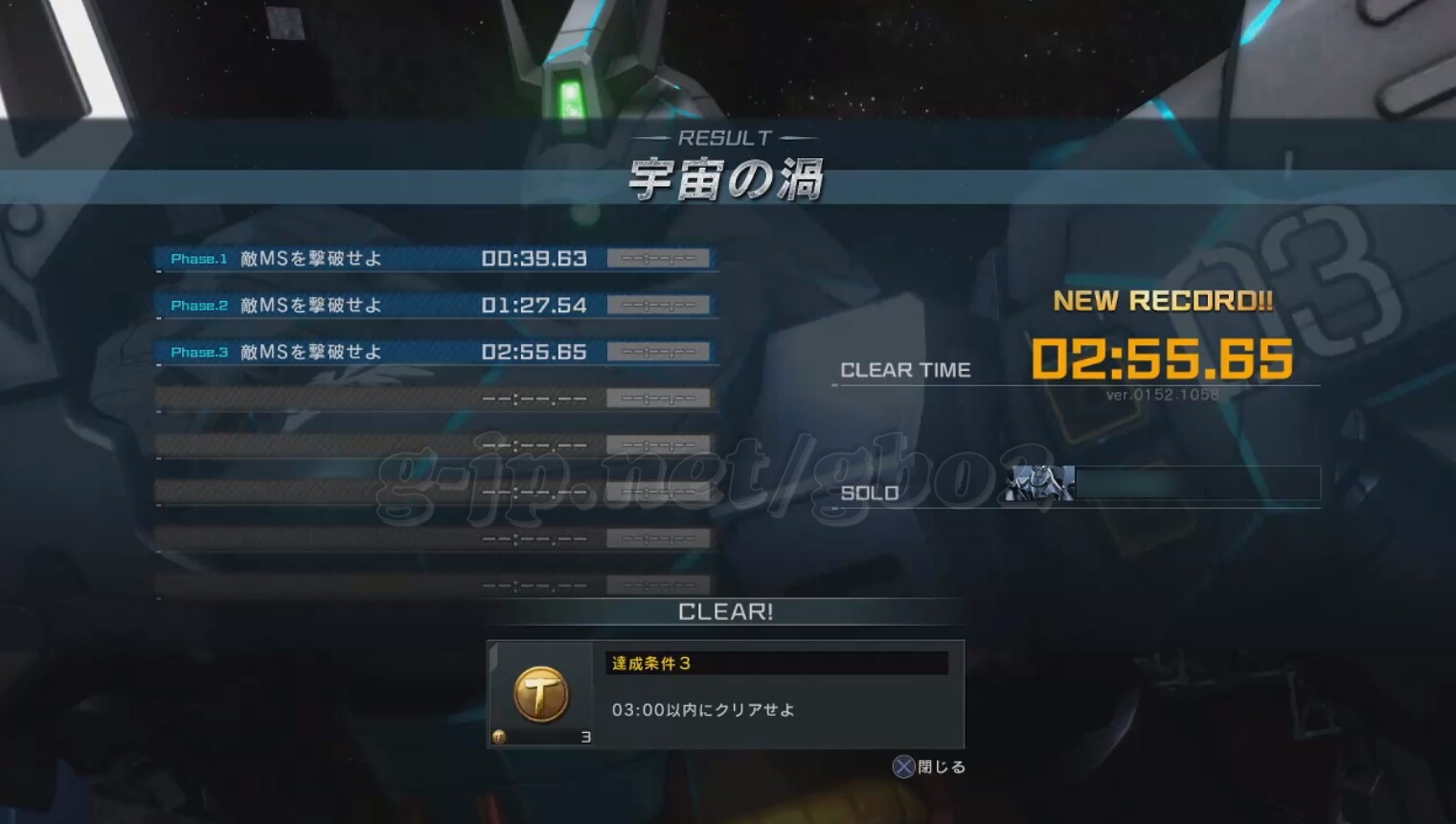Click the SOLO mobile suit thumbnail
The height and width of the screenshot is (824, 1456).
[1039, 484]
